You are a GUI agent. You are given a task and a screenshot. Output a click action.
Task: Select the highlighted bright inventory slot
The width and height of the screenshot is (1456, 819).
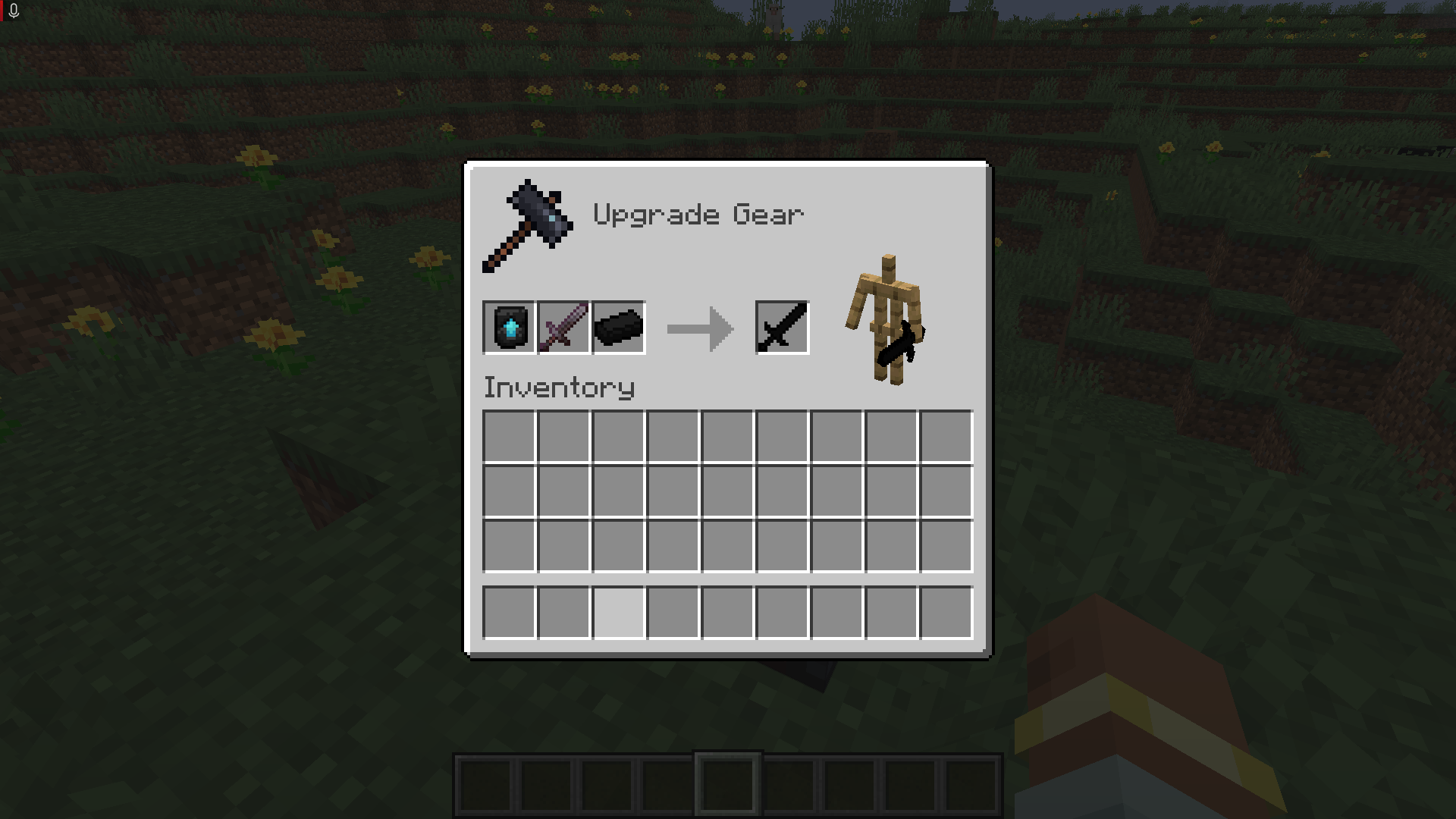[x=617, y=613]
